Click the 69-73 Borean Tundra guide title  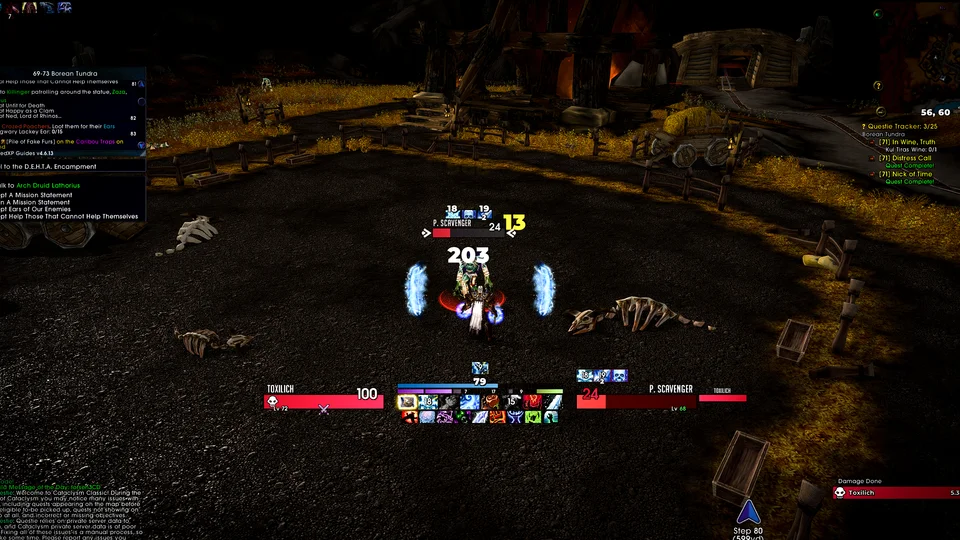(x=65, y=73)
